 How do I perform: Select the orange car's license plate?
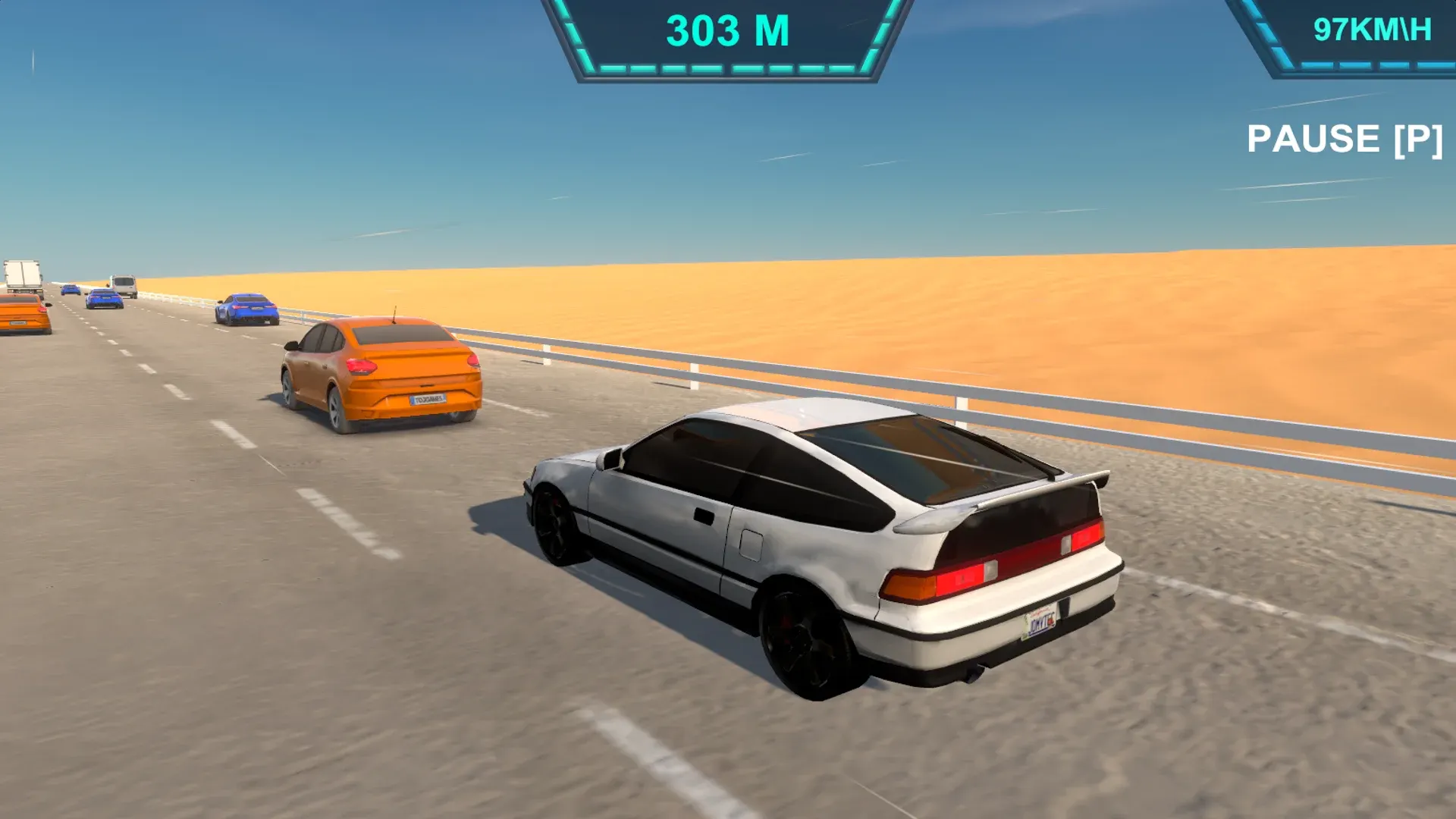(x=428, y=400)
